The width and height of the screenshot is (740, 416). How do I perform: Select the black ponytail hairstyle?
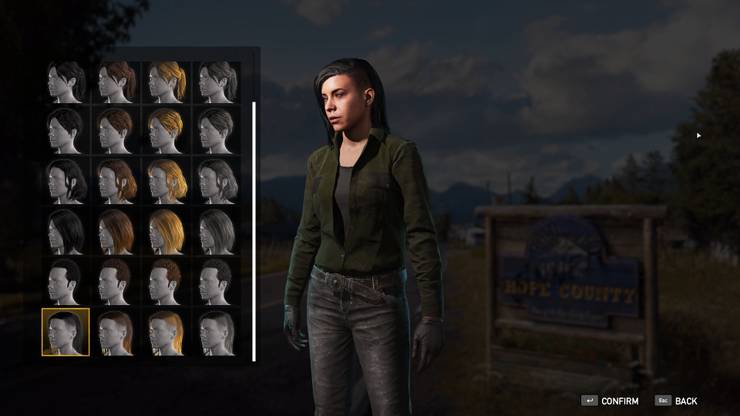[x=66, y=82]
